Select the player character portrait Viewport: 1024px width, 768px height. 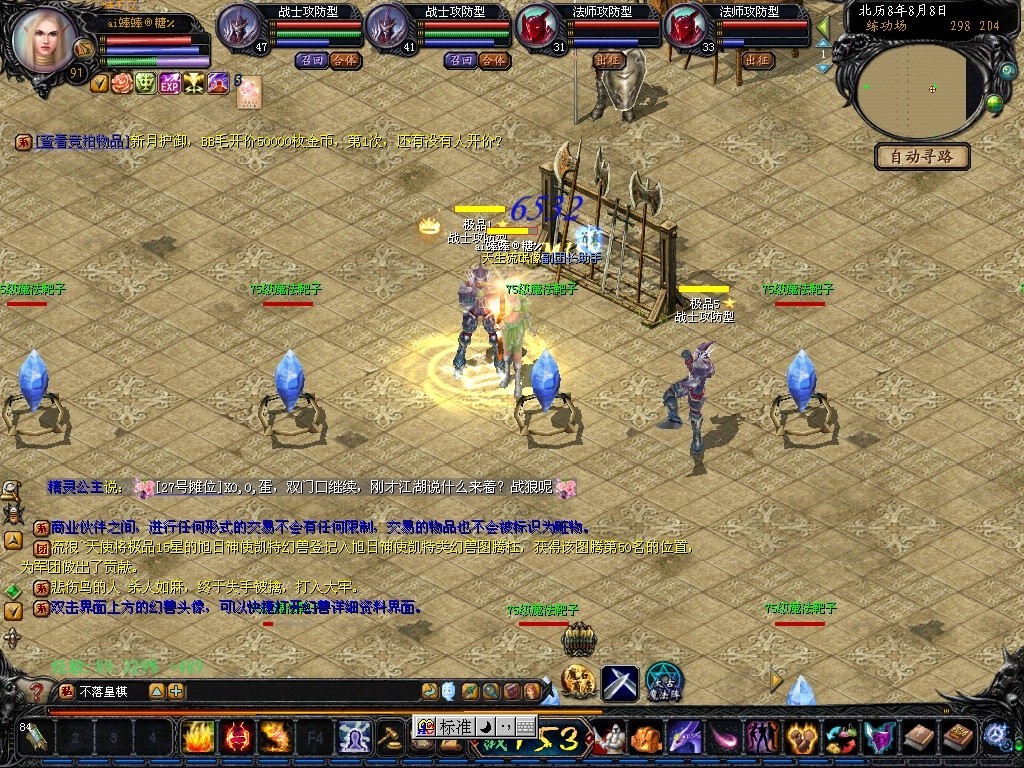point(44,40)
